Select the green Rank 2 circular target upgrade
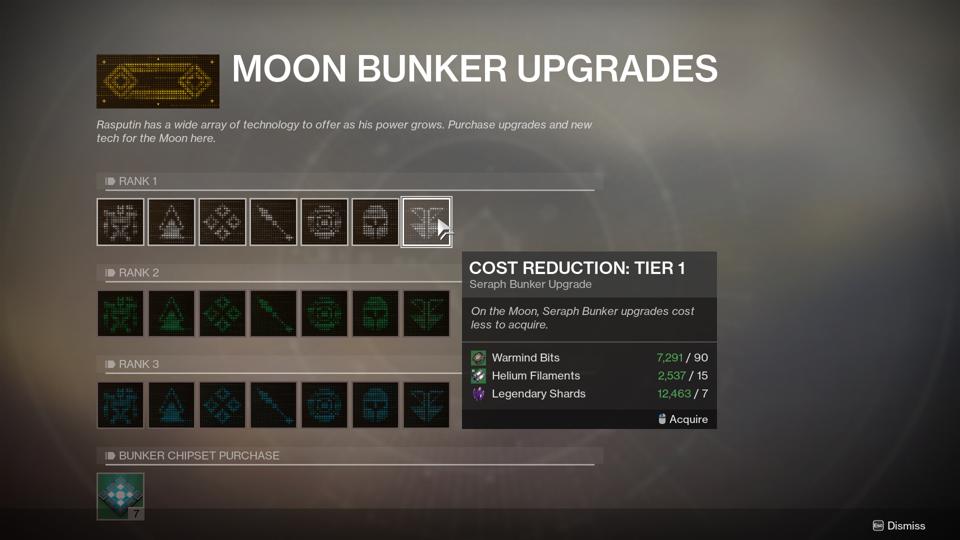 click(x=324, y=313)
